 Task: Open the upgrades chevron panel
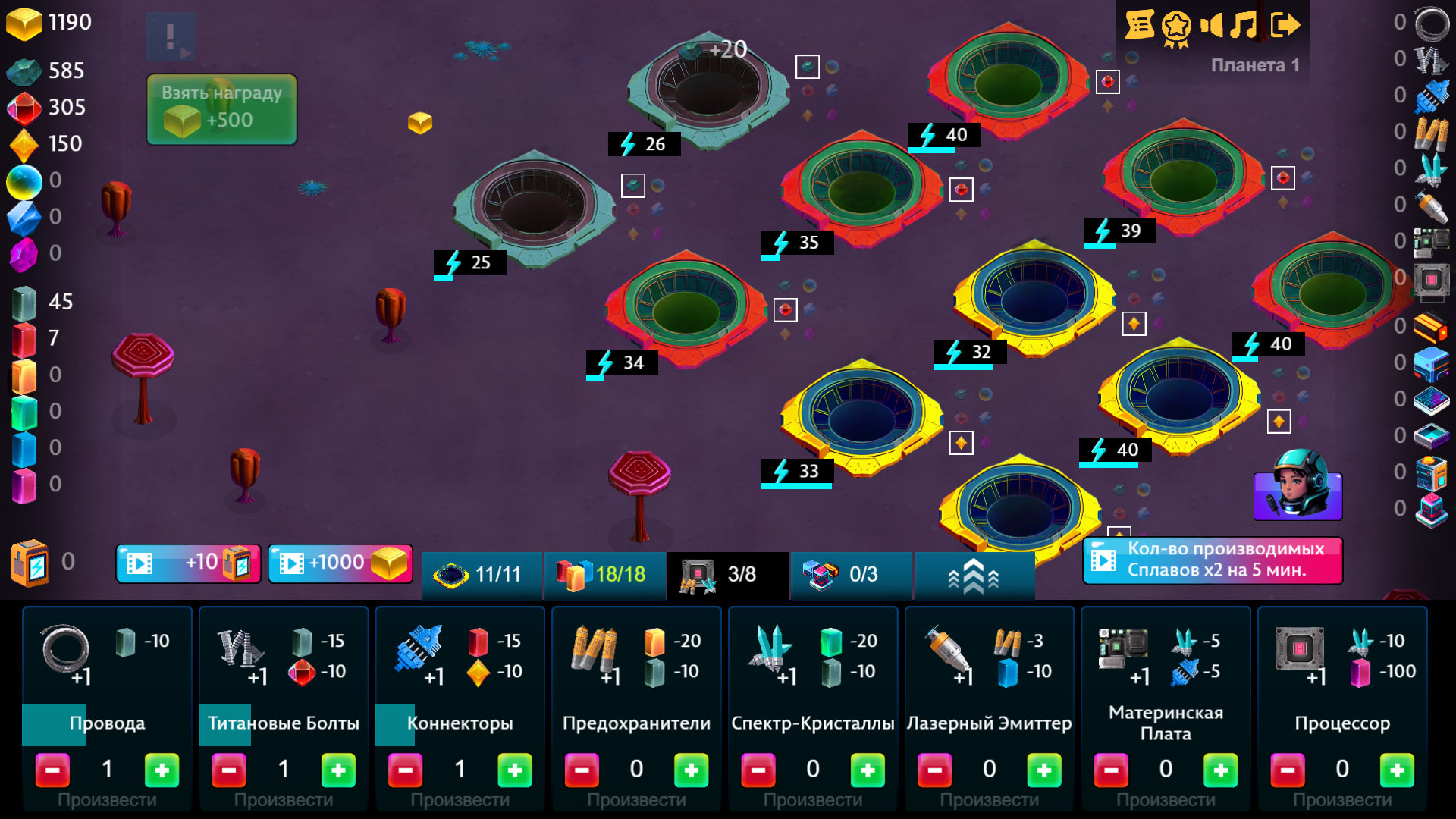click(974, 576)
